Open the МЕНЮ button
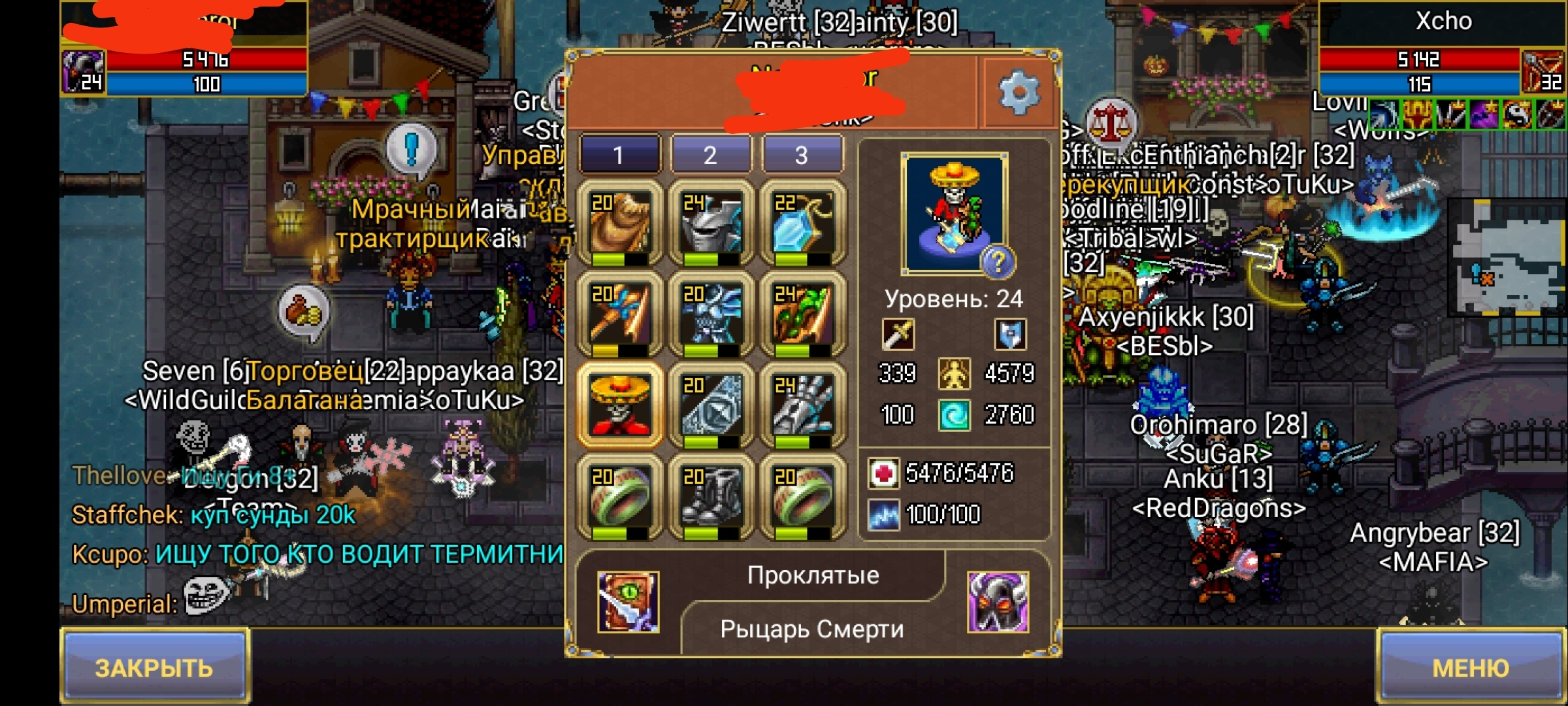 tap(1471, 667)
